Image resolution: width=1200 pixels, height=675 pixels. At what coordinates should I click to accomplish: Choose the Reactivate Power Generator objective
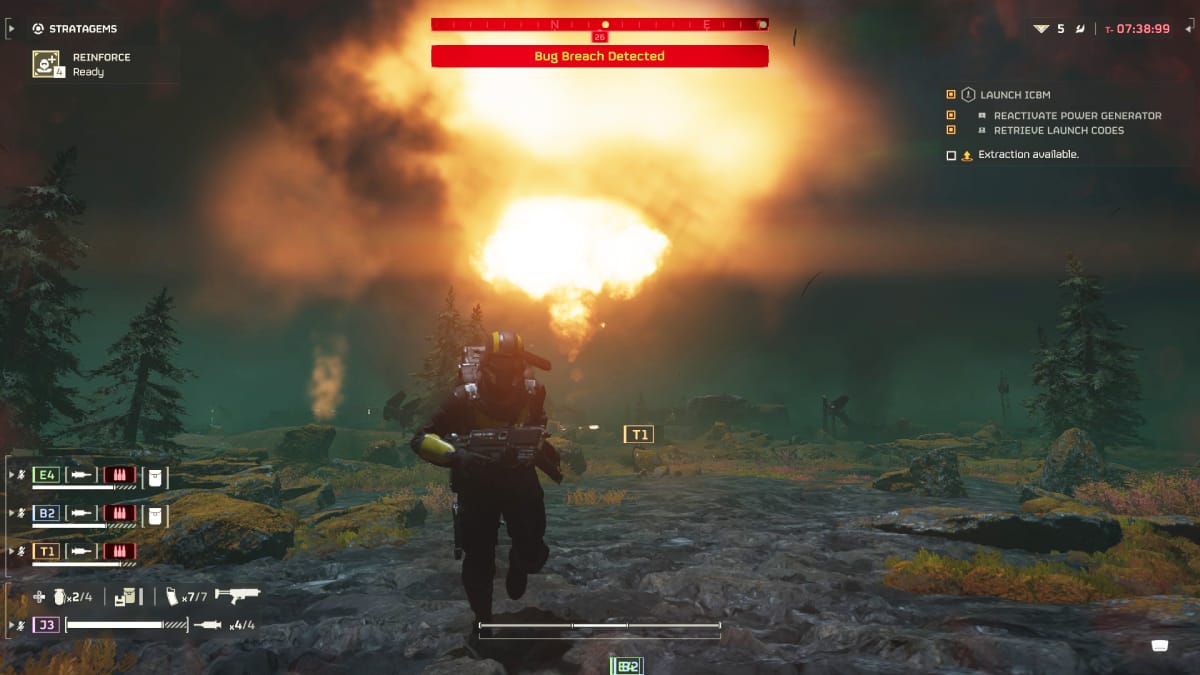pos(1077,116)
